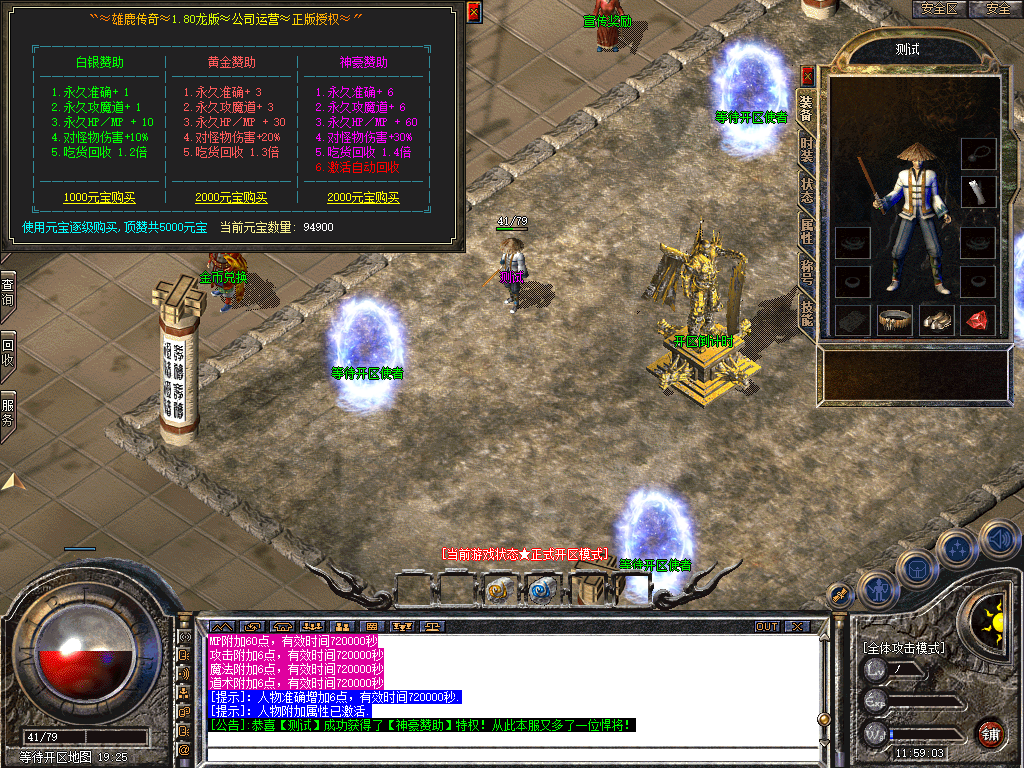Viewport: 1024px width, 768px height.
Task: Buy the tycoon sponsorship (神豪赞助)
Action: [x=363, y=198]
